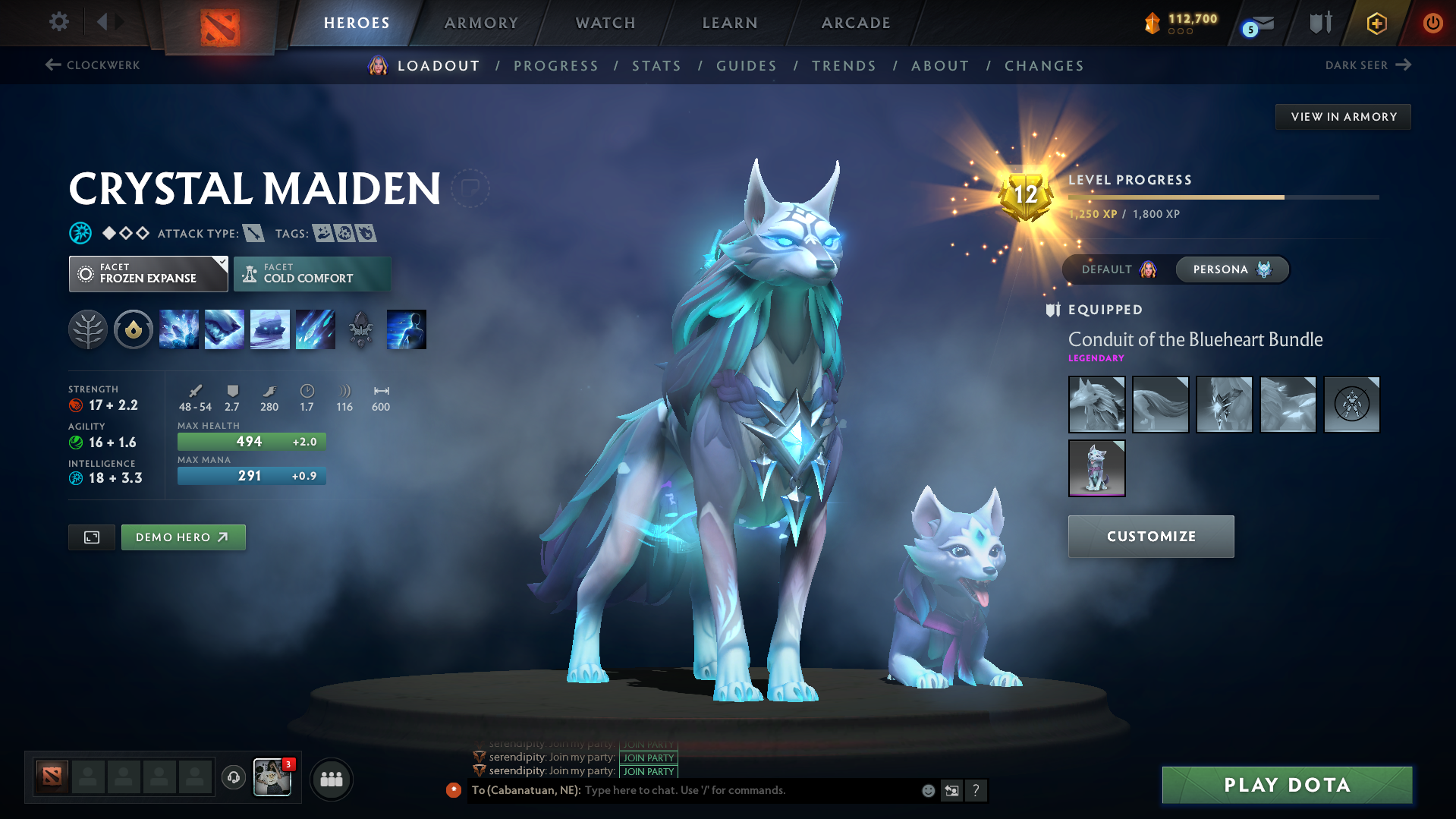Viewport: 1456px width, 819px height.
Task: Select the puppy loadout thumbnail in equipped bundle
Action: [1096, 468]
